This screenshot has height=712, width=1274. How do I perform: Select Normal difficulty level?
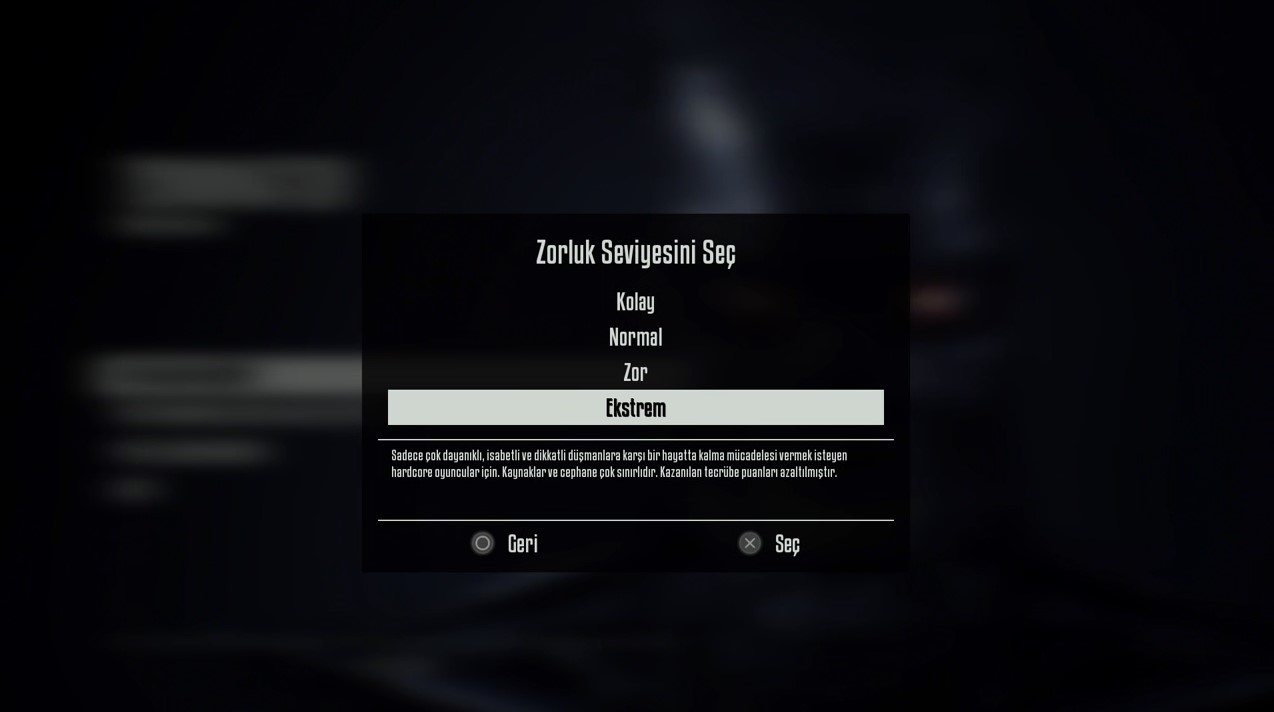(x=635, y=337)
